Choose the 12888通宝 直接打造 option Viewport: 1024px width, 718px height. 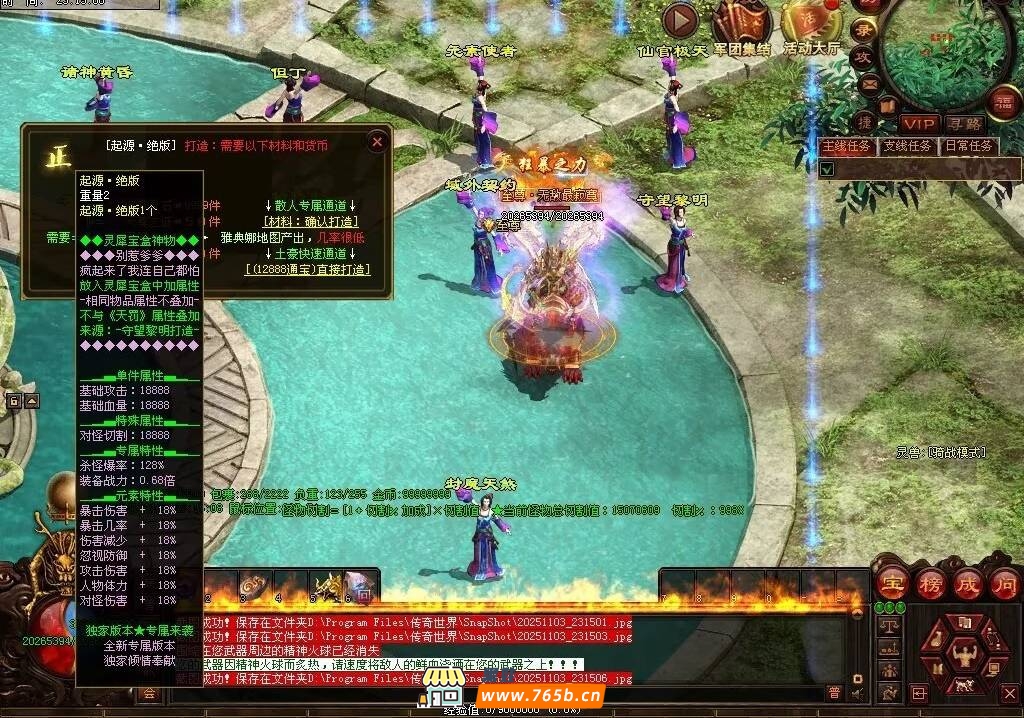[307, 269]
